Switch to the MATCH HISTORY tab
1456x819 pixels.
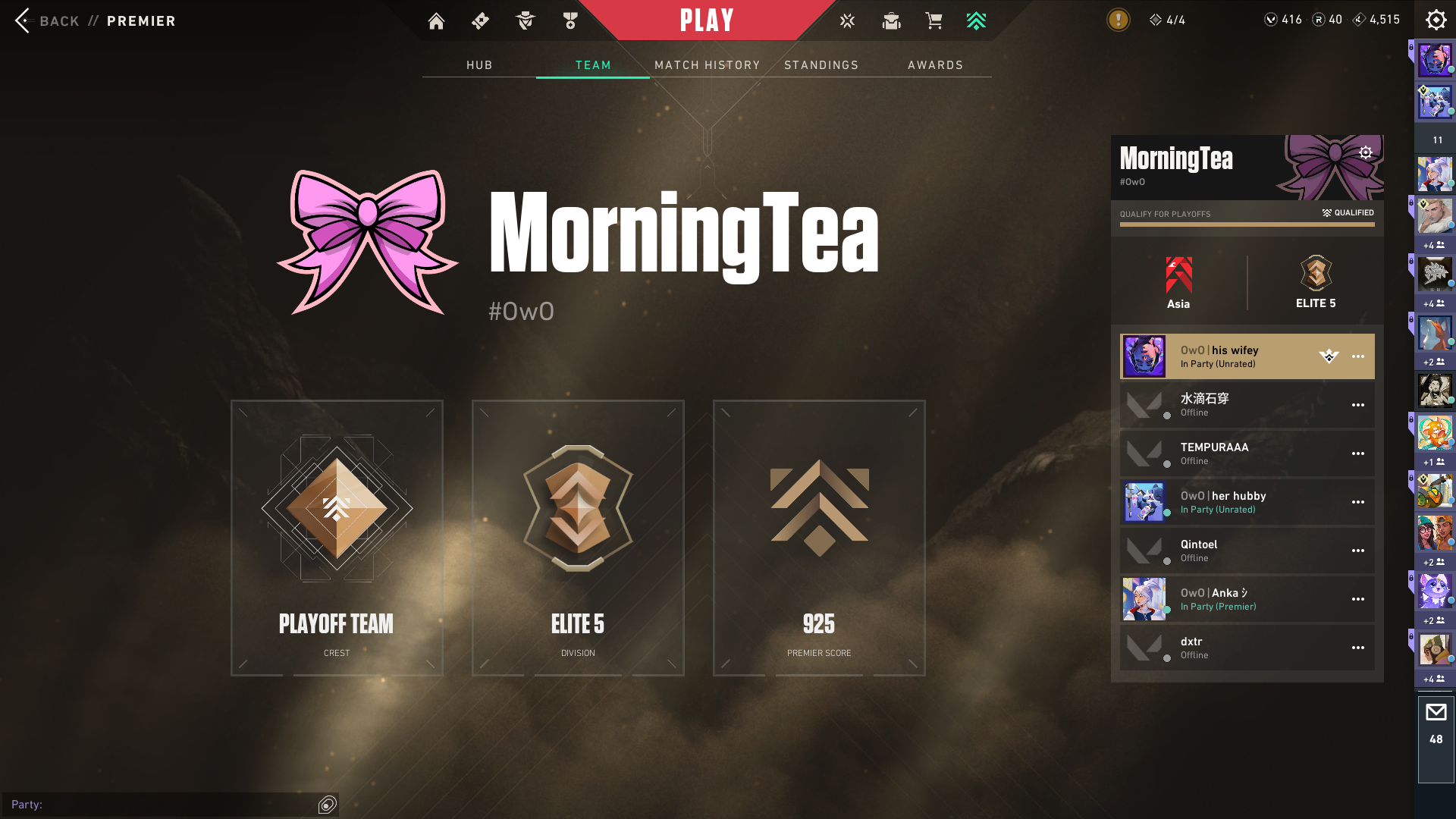(707, 65)
